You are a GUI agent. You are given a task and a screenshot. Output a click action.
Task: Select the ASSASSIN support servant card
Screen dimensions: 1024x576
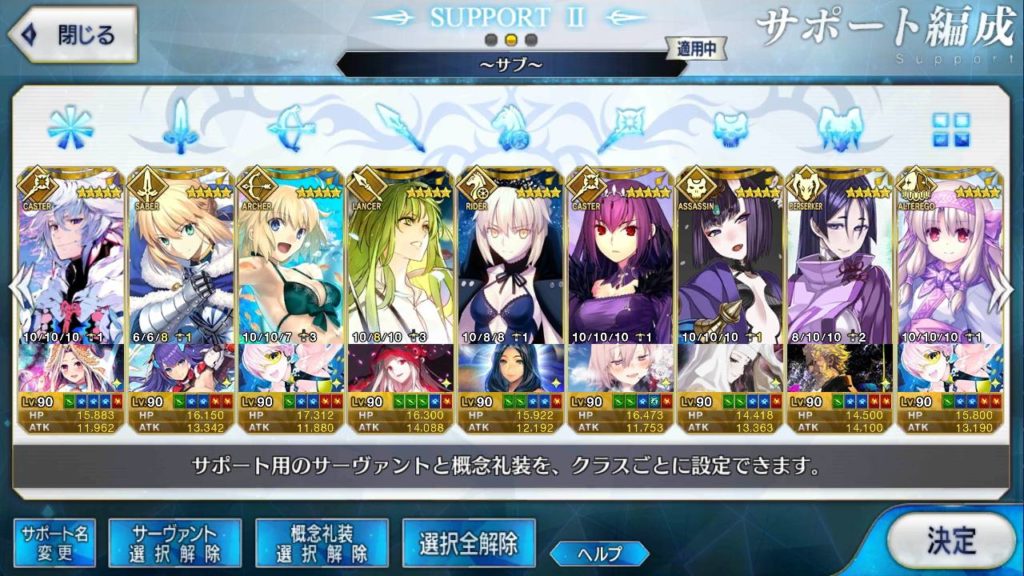[x=730, y=260]
